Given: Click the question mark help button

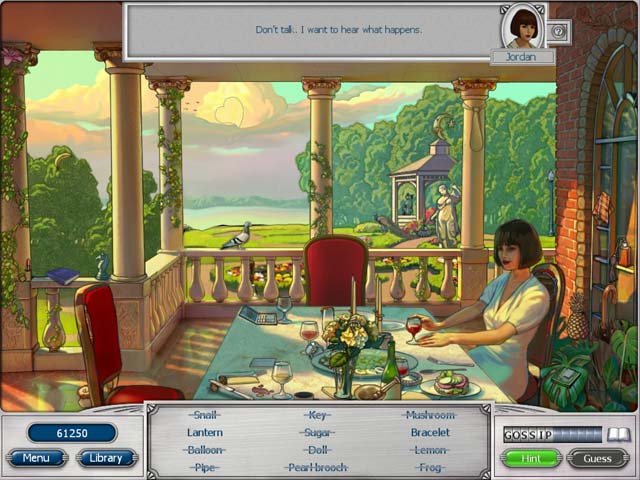Looking at the screenshot, I should point(559,32).
